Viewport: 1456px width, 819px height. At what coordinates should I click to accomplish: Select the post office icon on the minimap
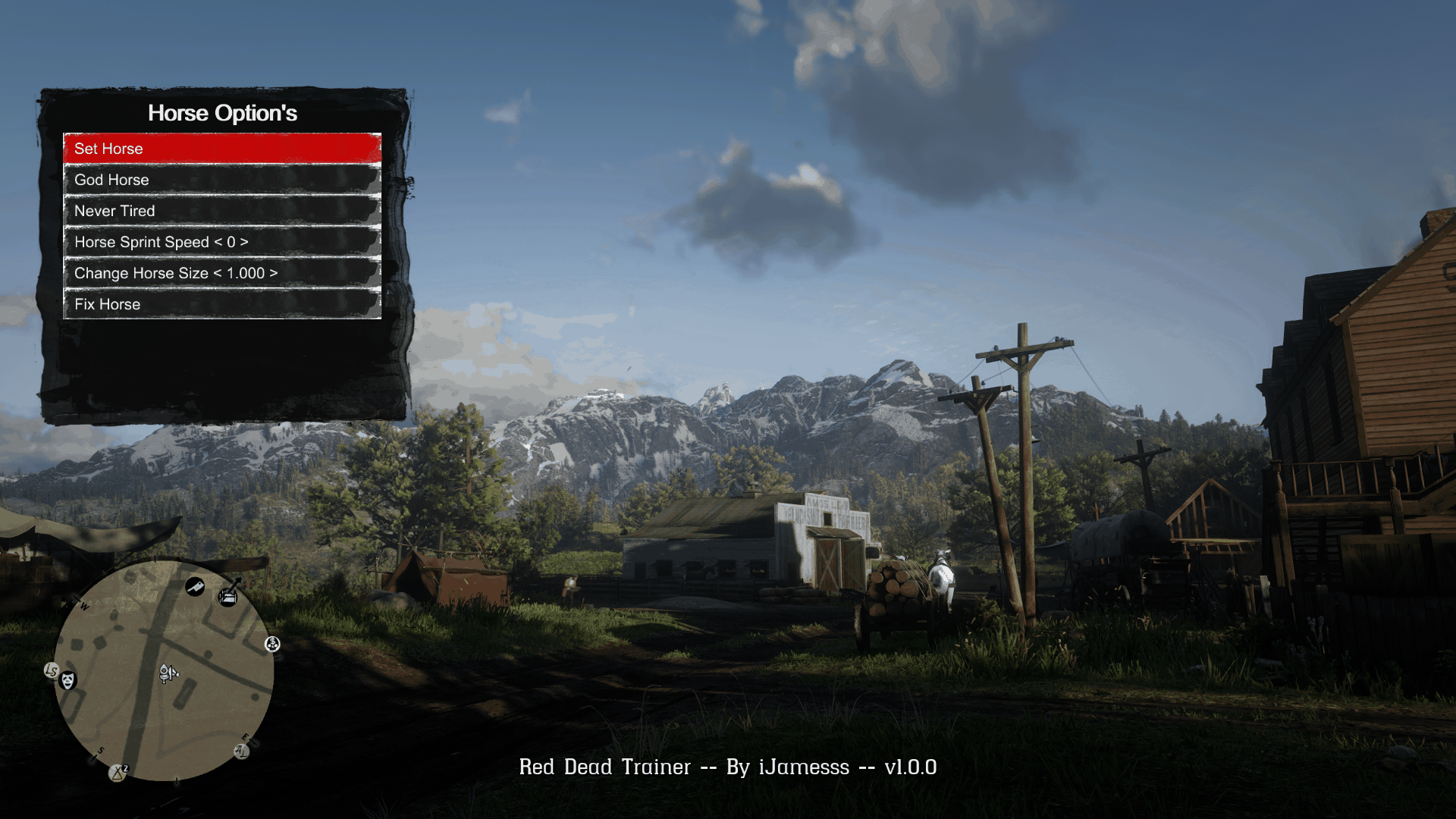(x=227, y=597)
